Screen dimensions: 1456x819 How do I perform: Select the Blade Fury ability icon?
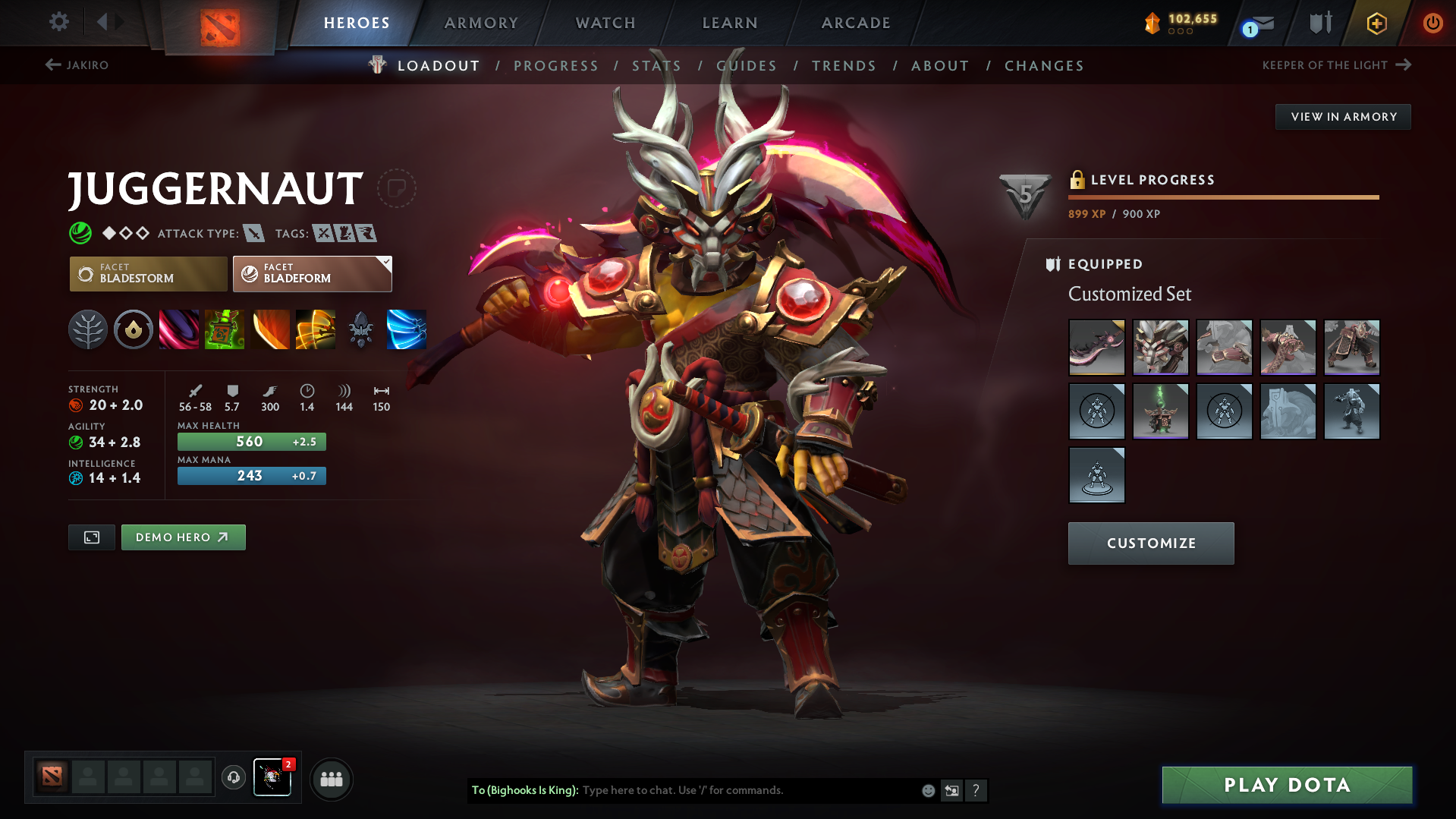[x=179, y=329]
